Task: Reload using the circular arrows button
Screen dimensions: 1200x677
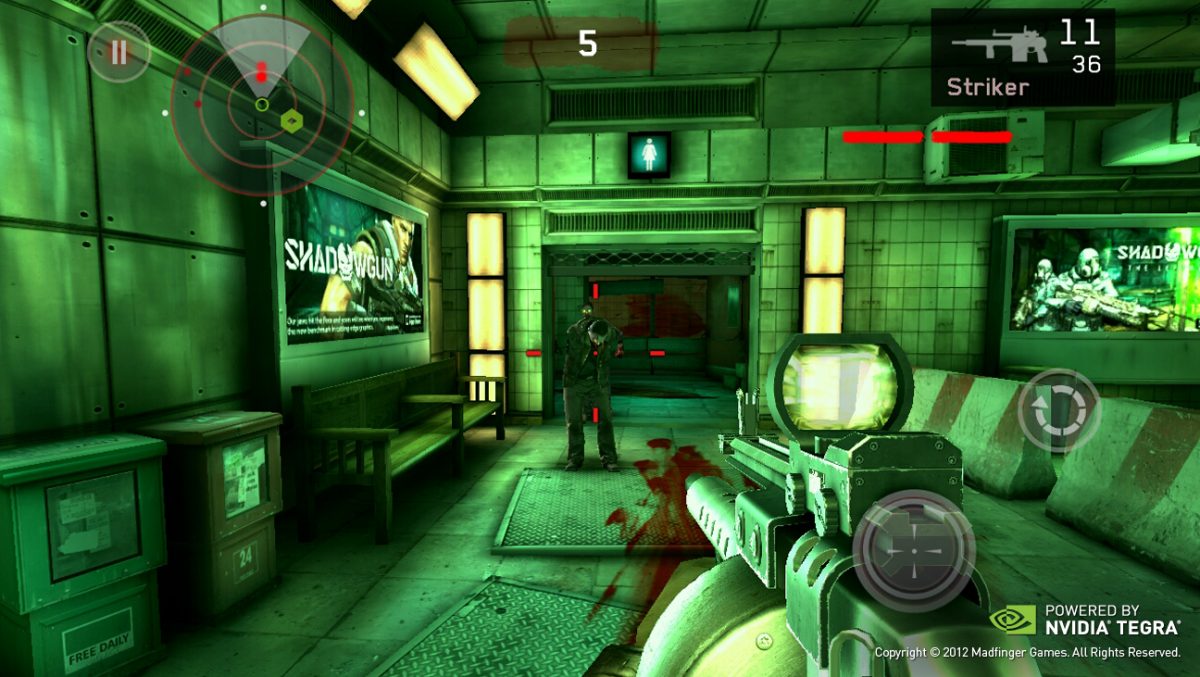Action: point(1058,411)
